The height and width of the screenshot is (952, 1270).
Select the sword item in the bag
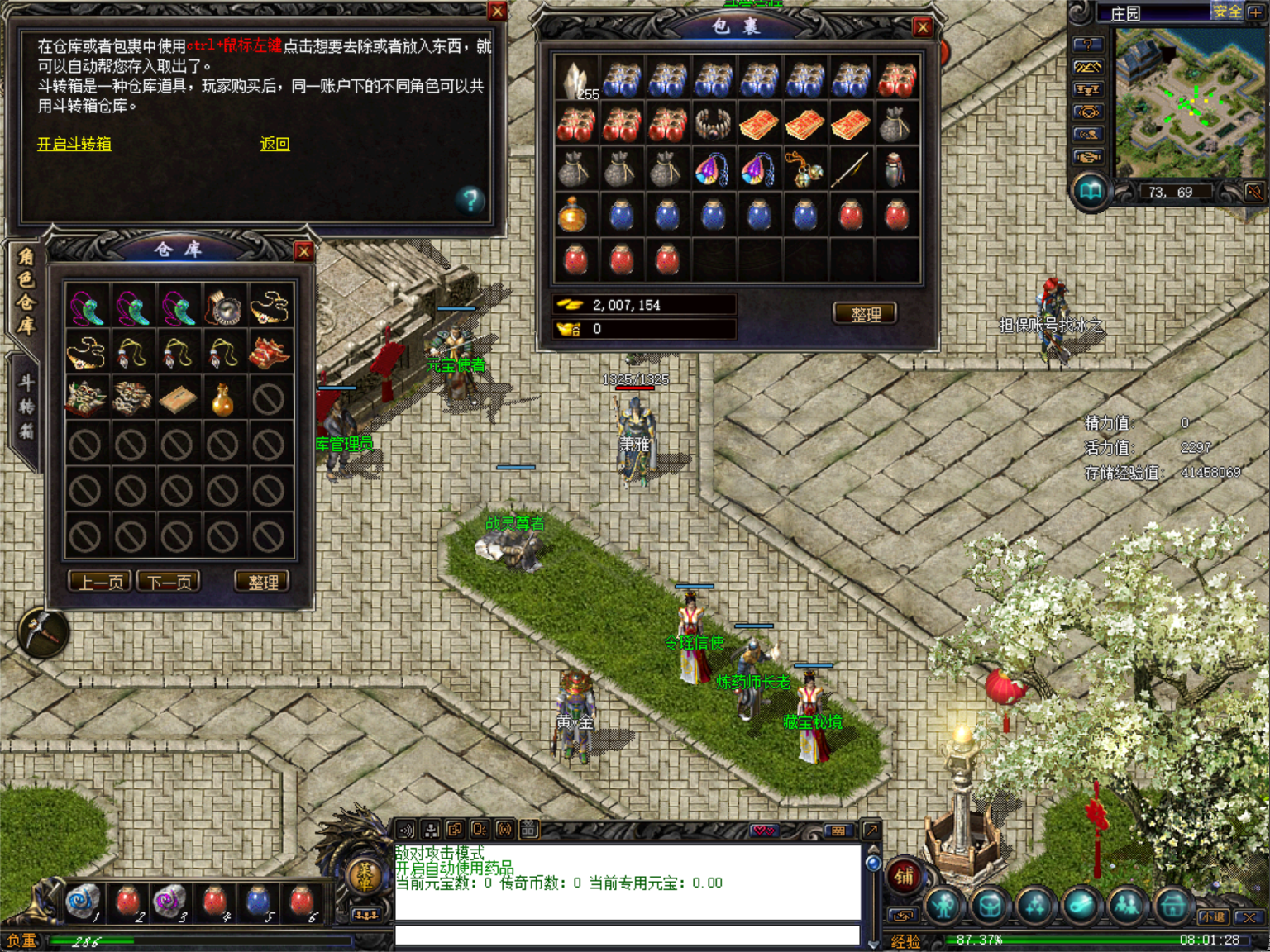click(x=850, y=169)
